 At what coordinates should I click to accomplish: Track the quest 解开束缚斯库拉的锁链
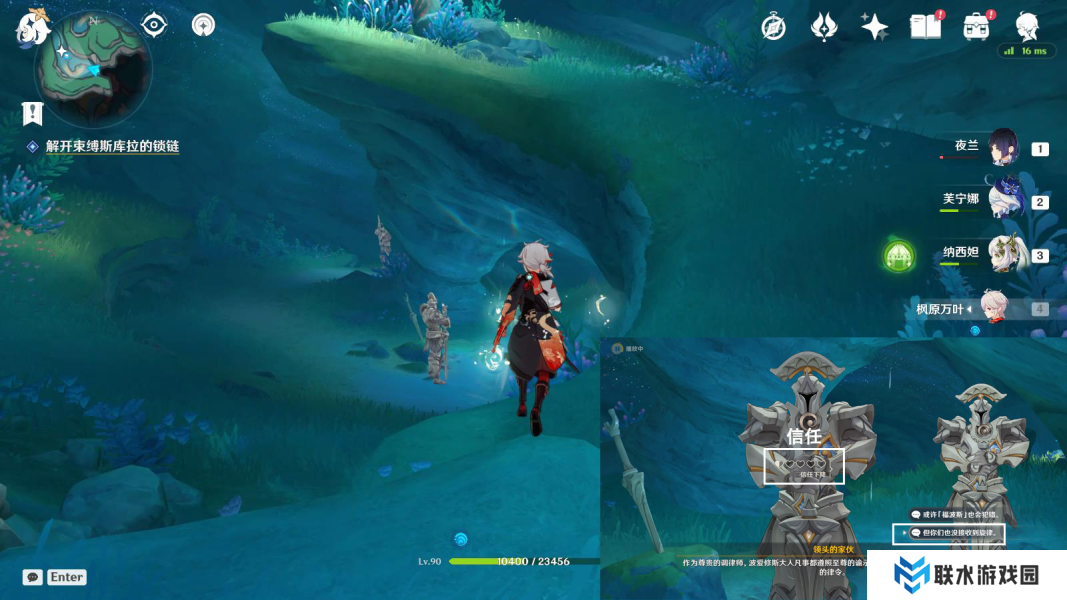112,146
